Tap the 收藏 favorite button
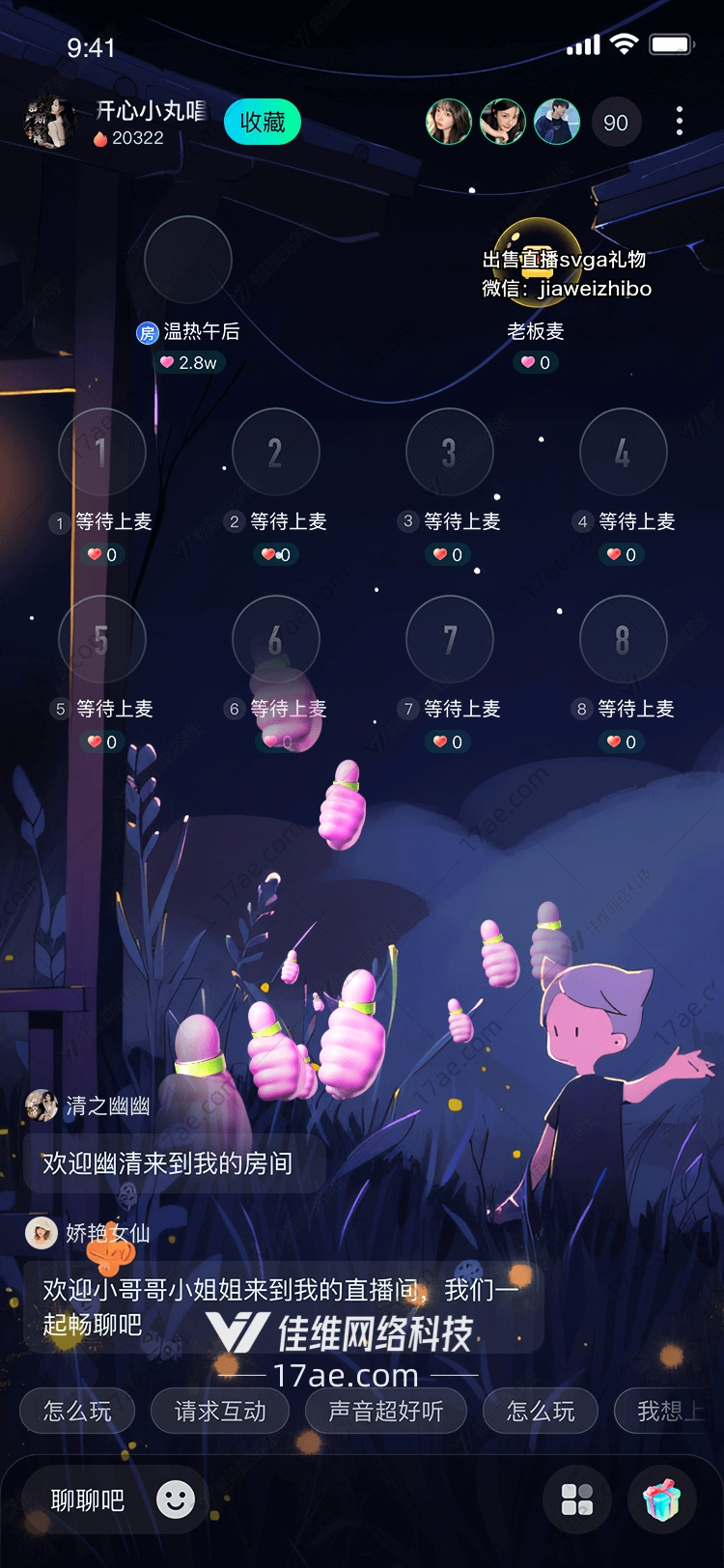The width and height of the screenshot is (724, 1568). 262,123
